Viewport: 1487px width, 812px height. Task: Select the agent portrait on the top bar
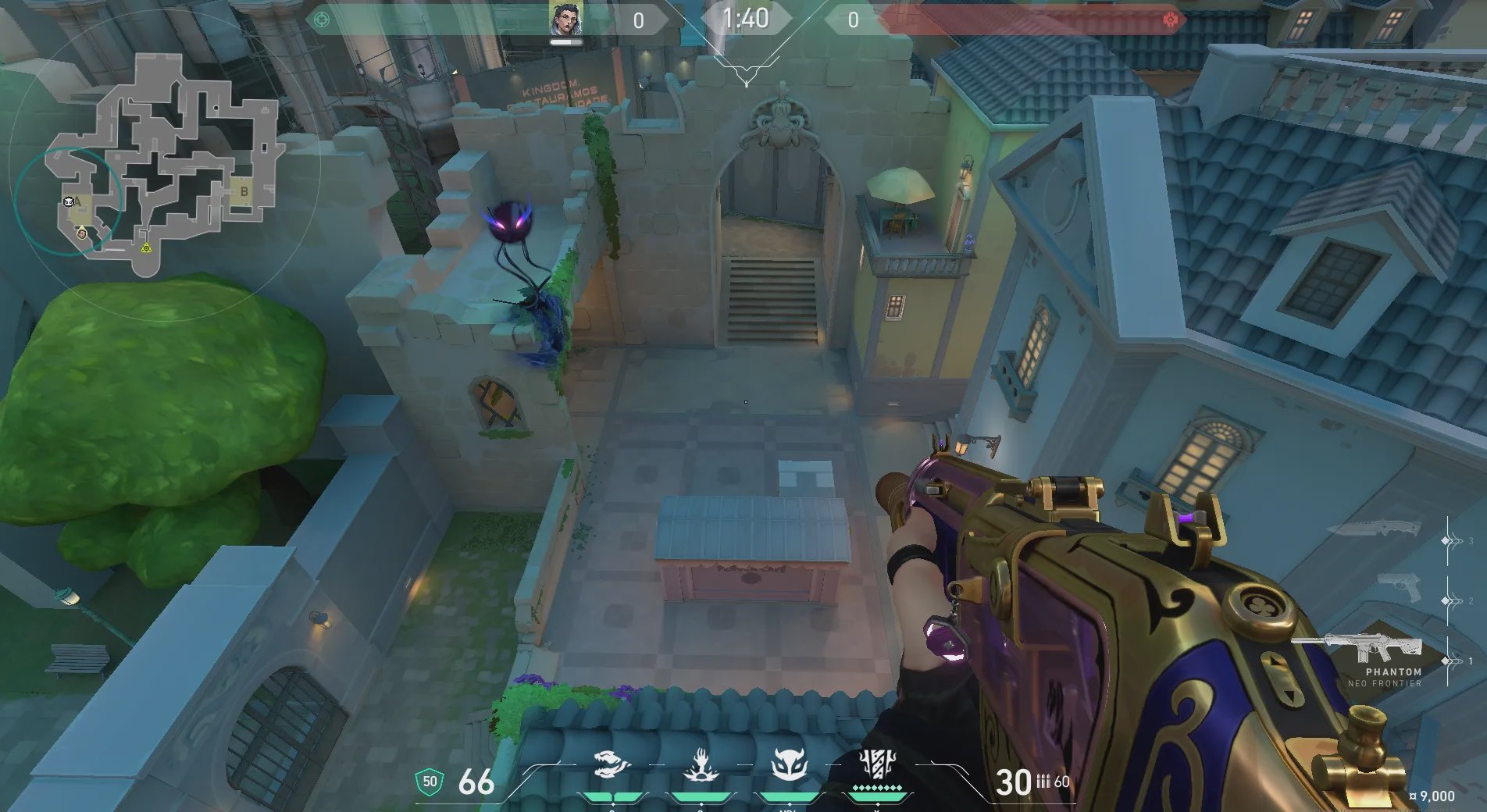565,20
